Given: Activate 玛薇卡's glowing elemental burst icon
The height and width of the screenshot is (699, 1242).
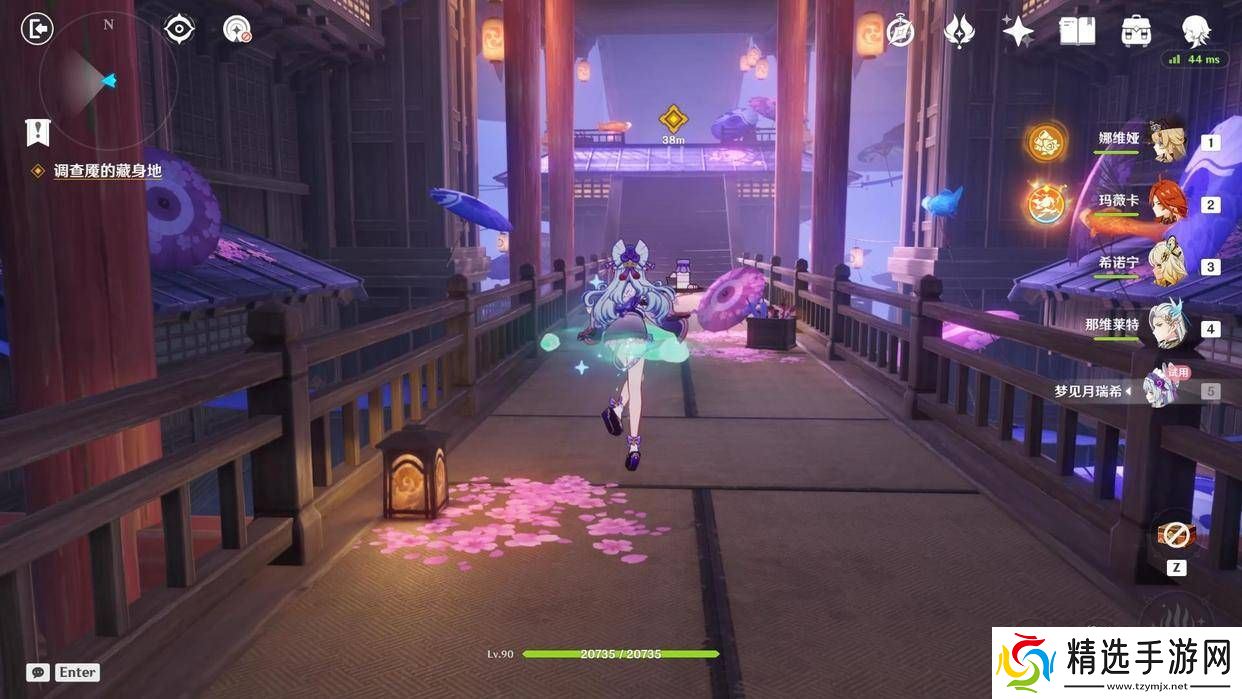Looking at the screenshot, I should (1046, 204).
